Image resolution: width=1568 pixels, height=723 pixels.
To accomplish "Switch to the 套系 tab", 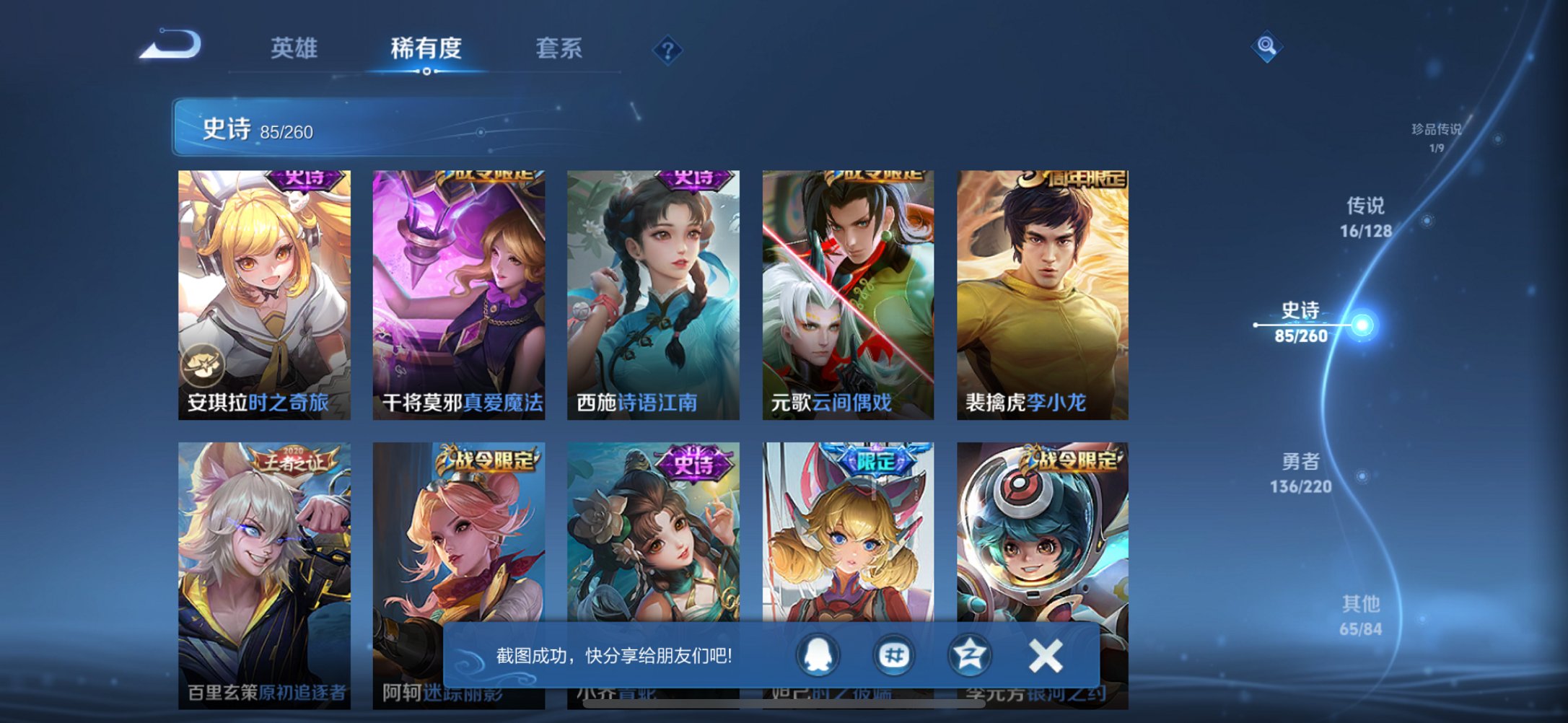I will tap(559, 48).
